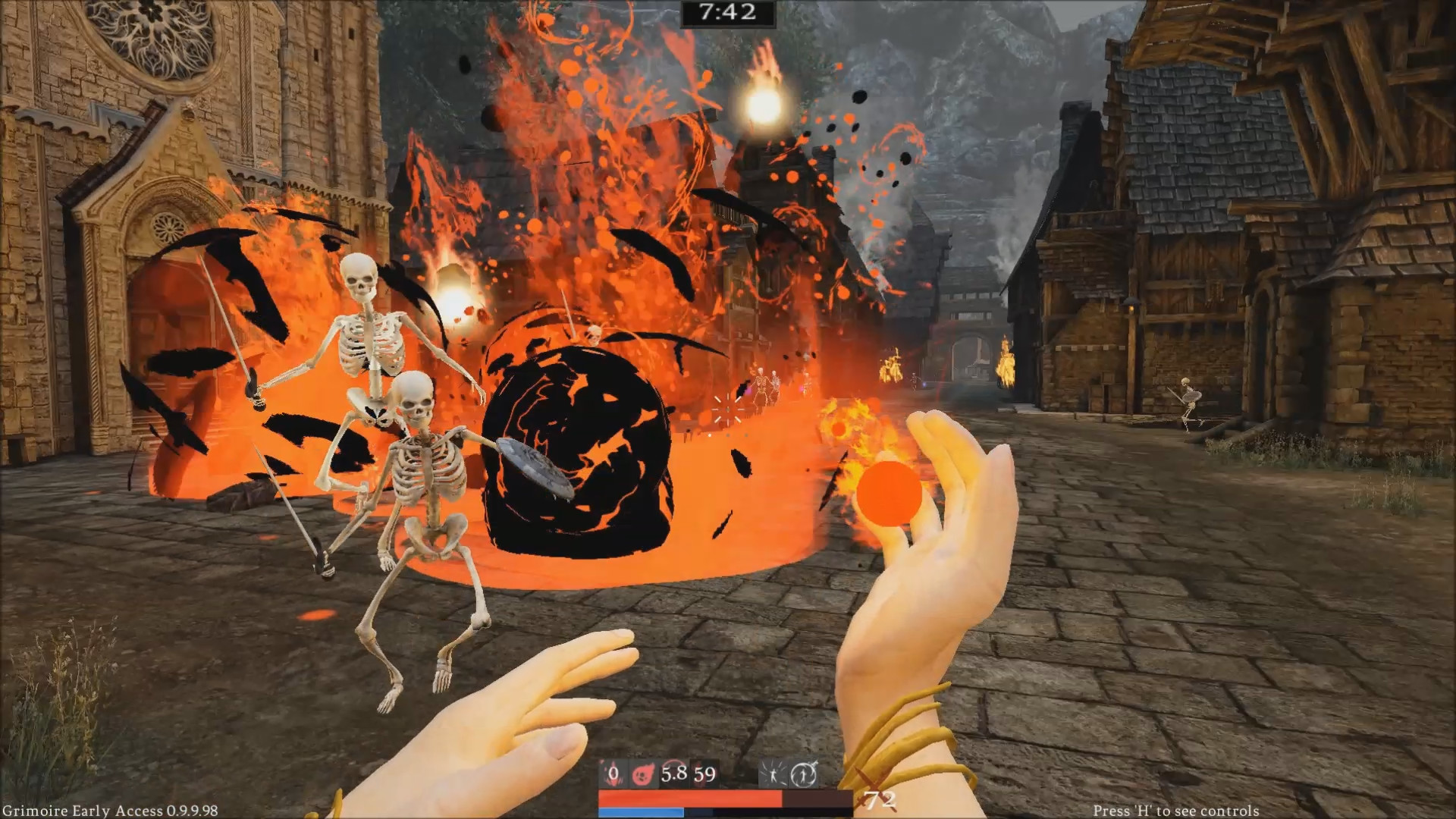Select the sprint burst icon in the HUD
Screen dimensions: 1456x819
click(x=773, y=773)
